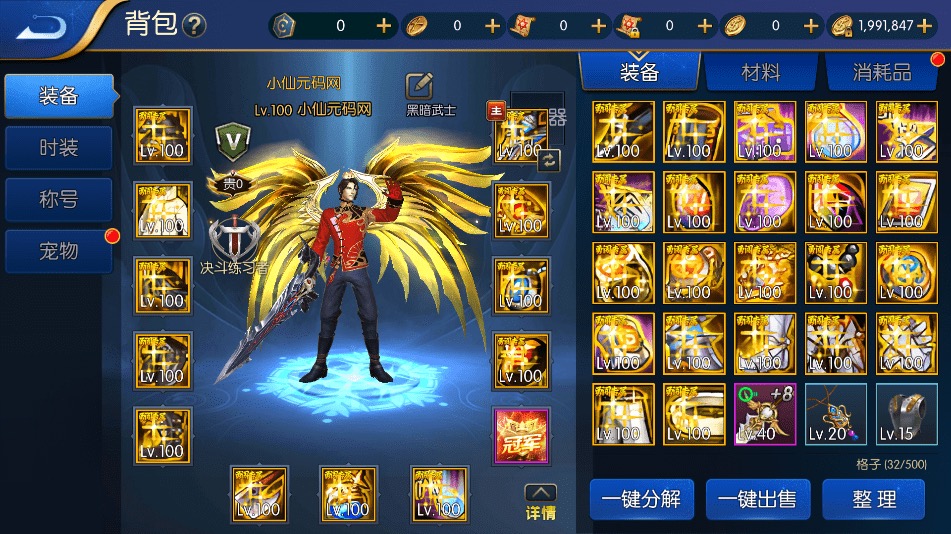Sort the bag with 整理
The image size is (951, 534).
[873, 499]
